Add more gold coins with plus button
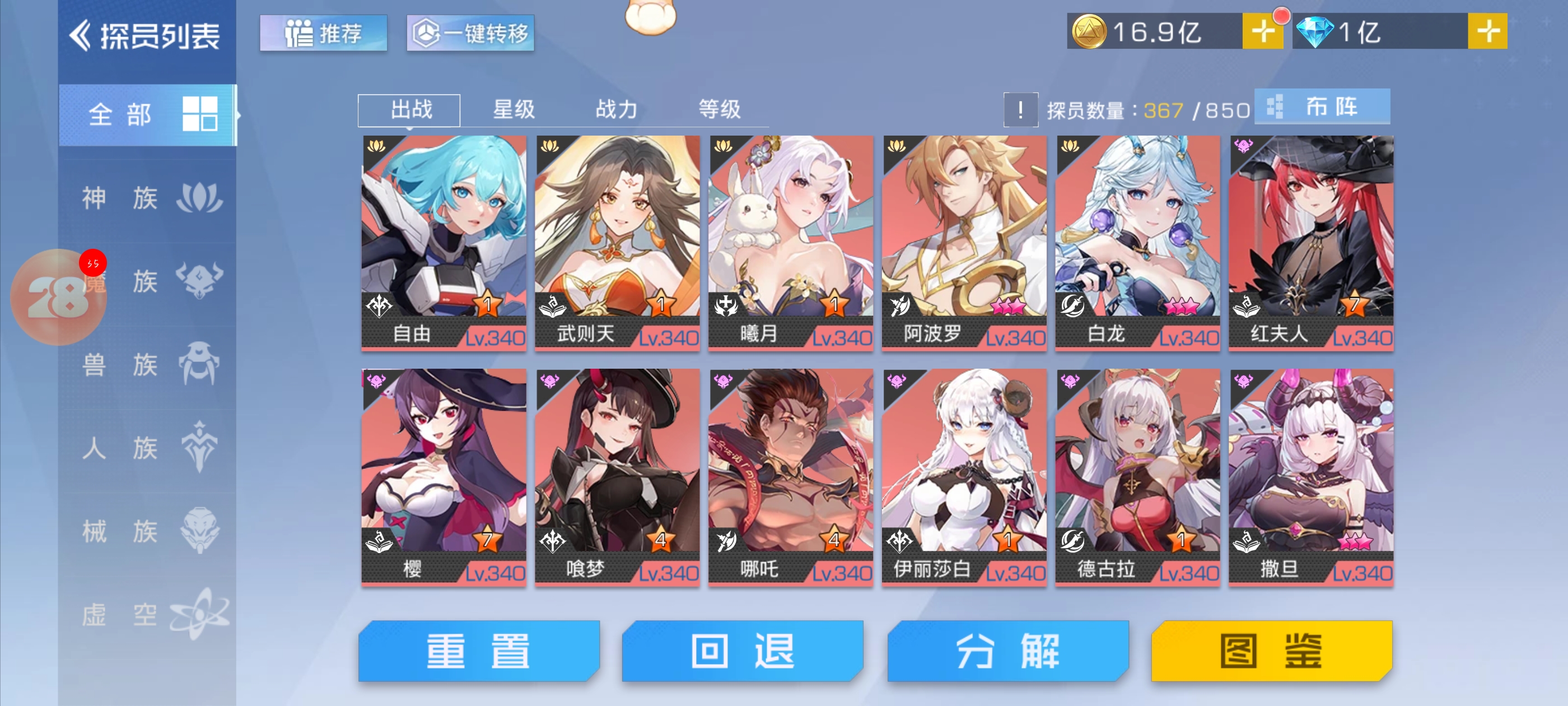The image size is (1568, 706). pos(1262,31)
